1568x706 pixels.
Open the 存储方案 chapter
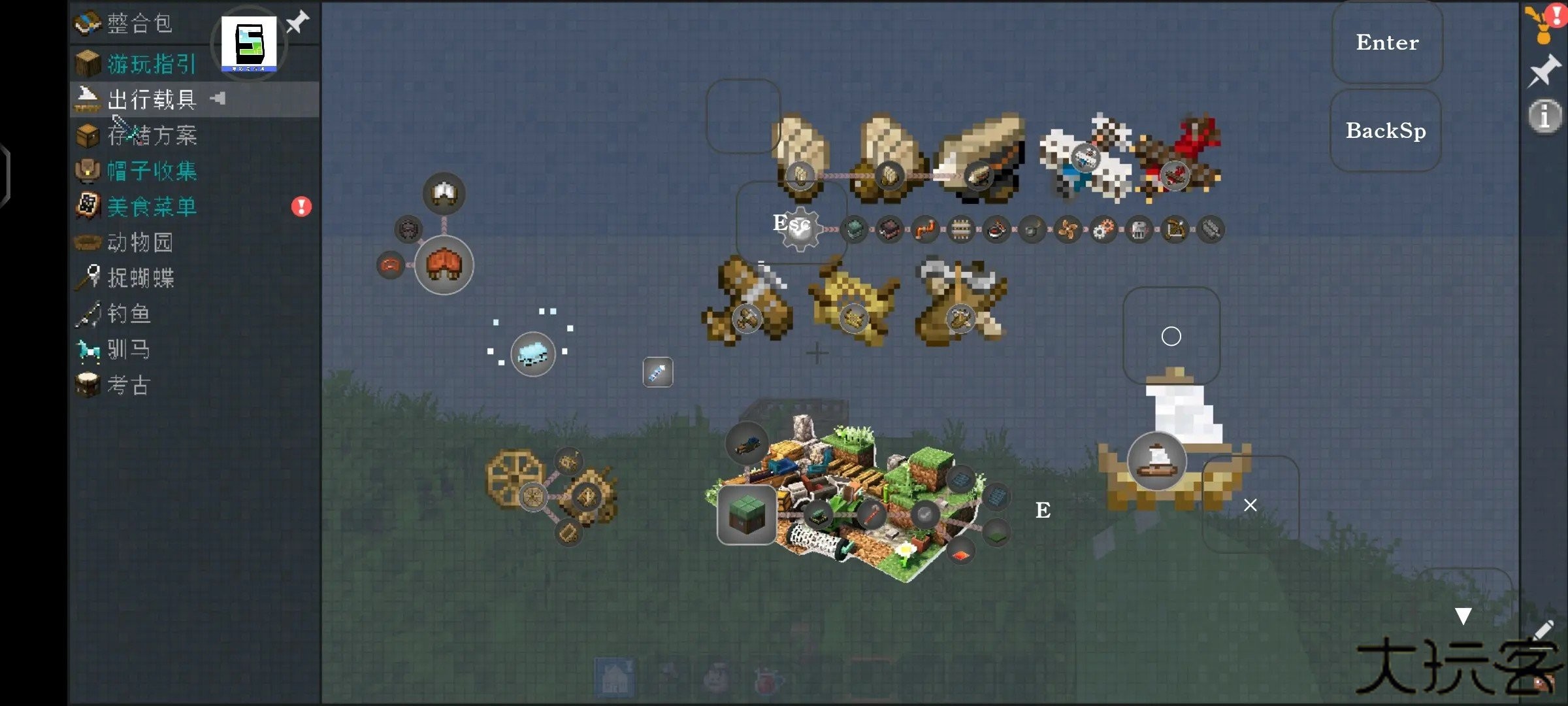pos(152,135)
